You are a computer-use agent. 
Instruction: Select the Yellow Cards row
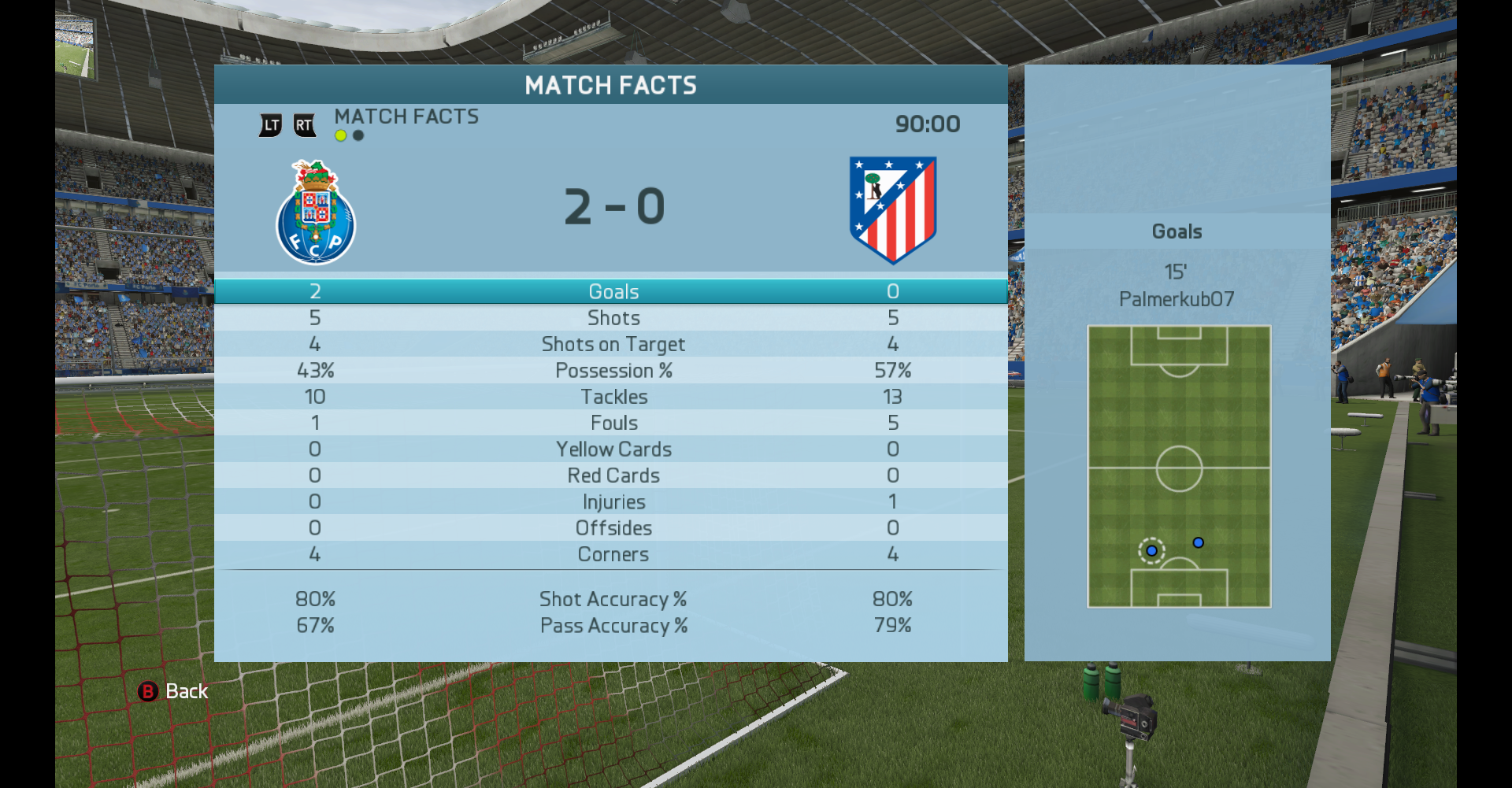(612, 449)
